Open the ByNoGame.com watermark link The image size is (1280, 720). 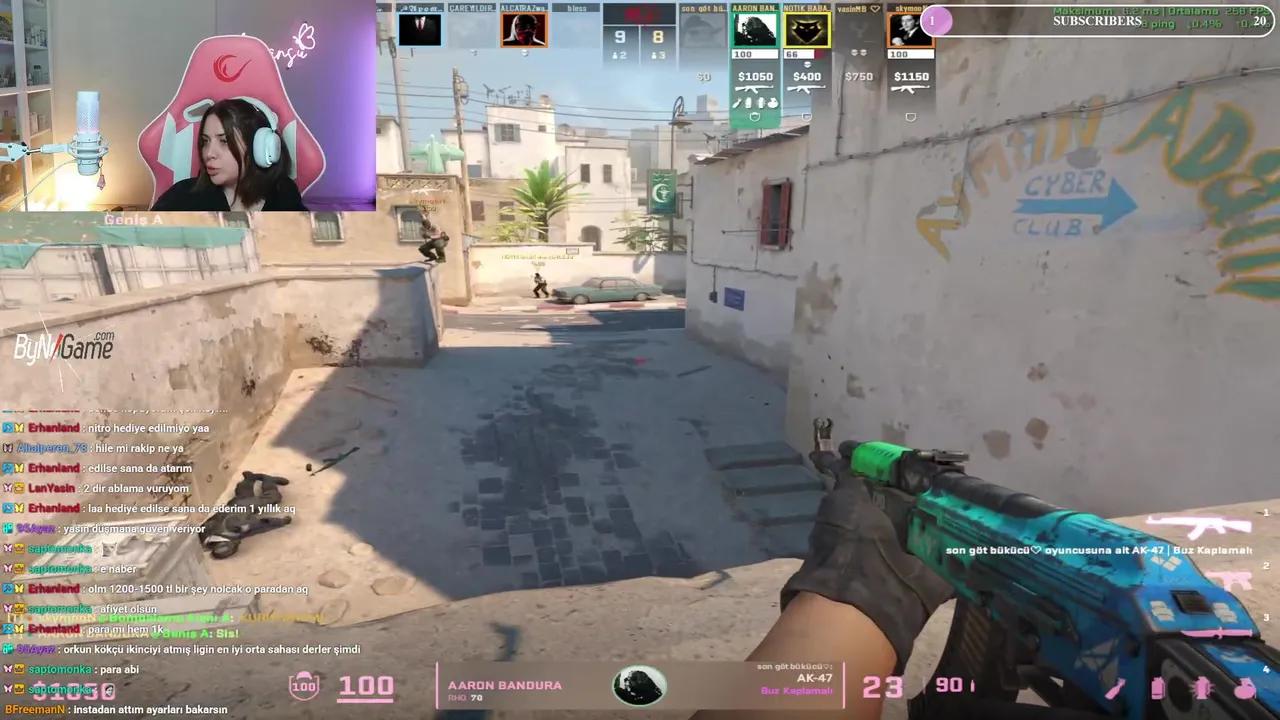(x=63, y=345)
